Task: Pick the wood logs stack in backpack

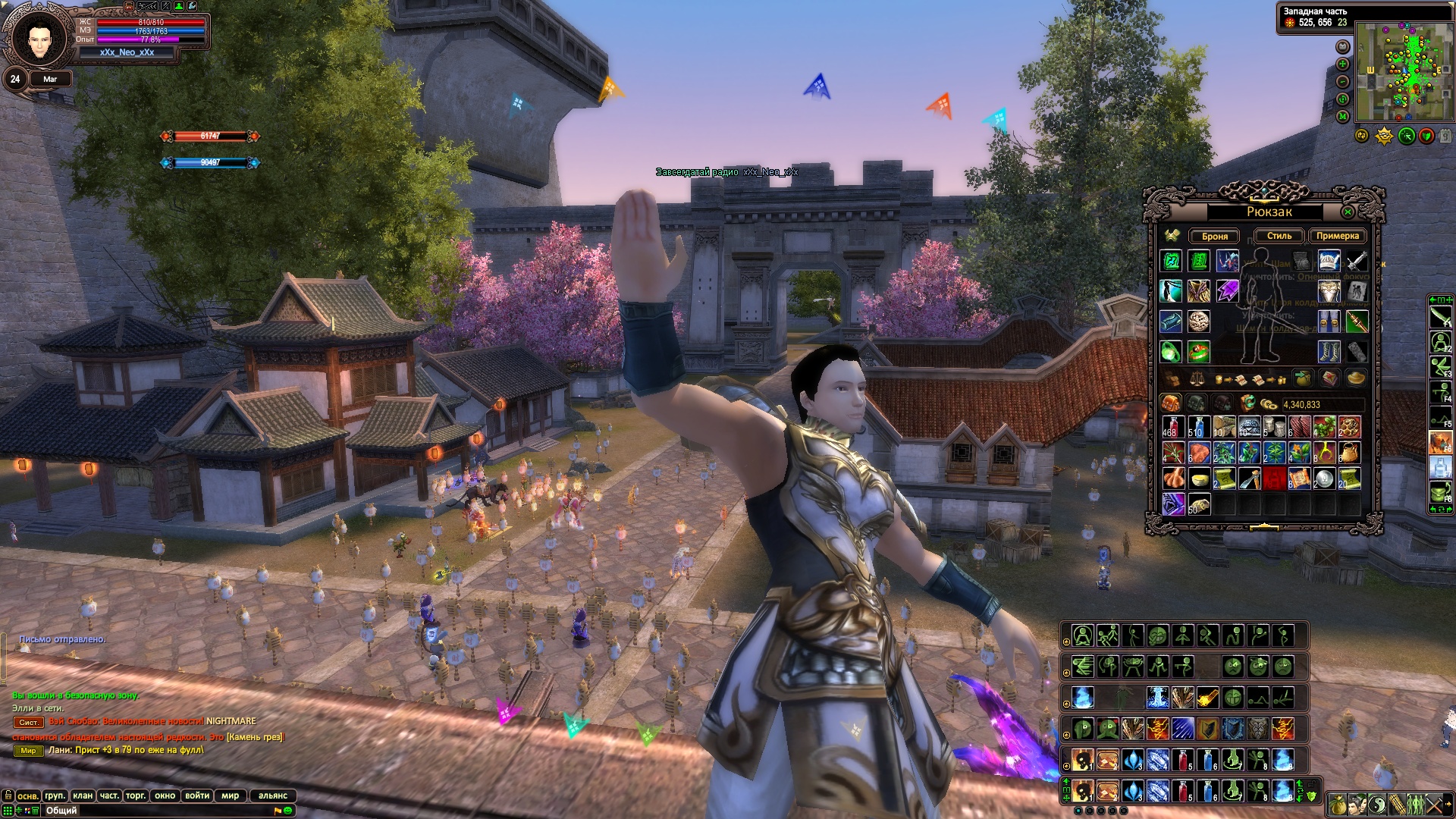Action: tap(1223, 427)
